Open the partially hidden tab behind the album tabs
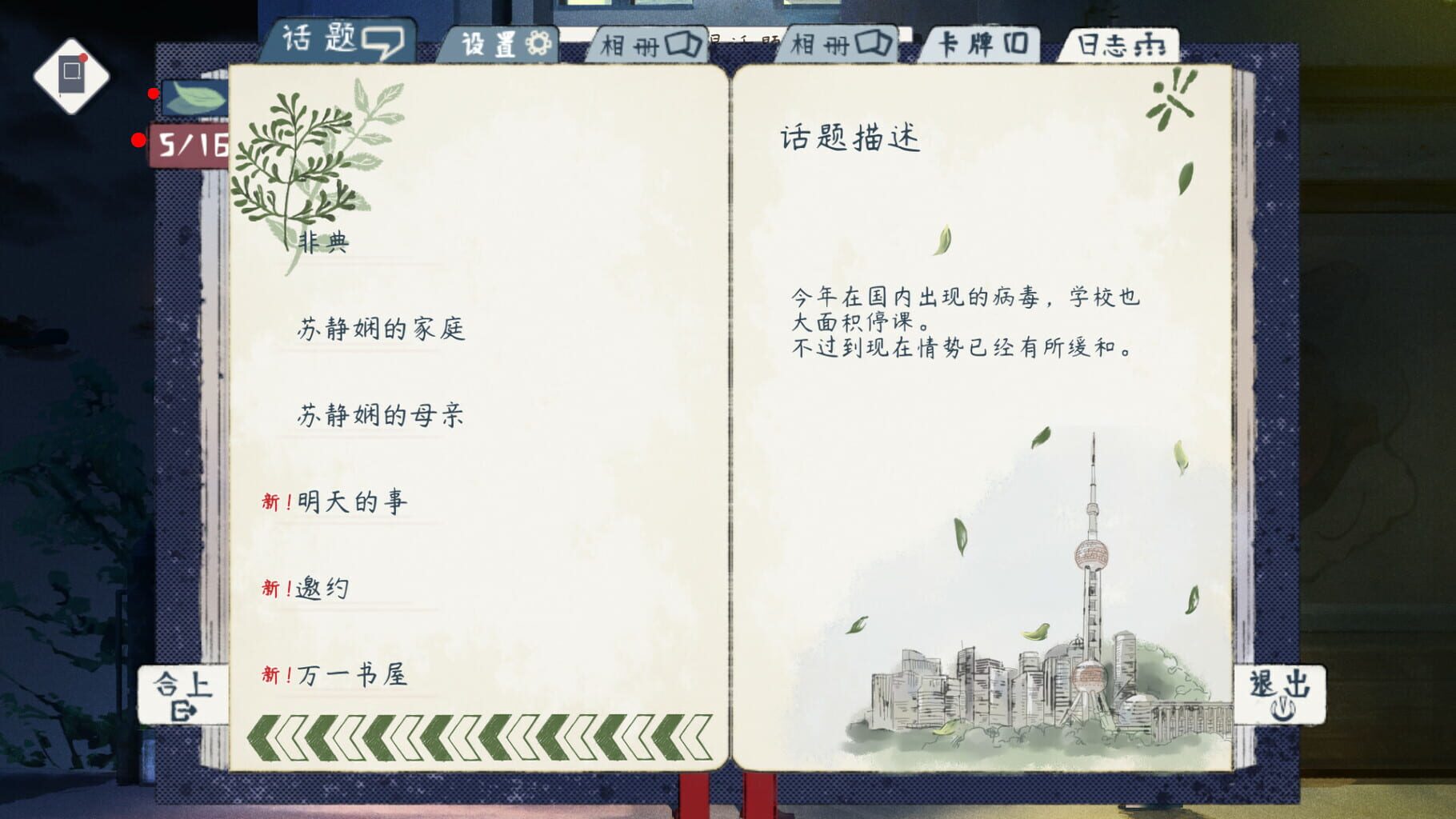Screen dimensions: 1456x819 (744, 38)
